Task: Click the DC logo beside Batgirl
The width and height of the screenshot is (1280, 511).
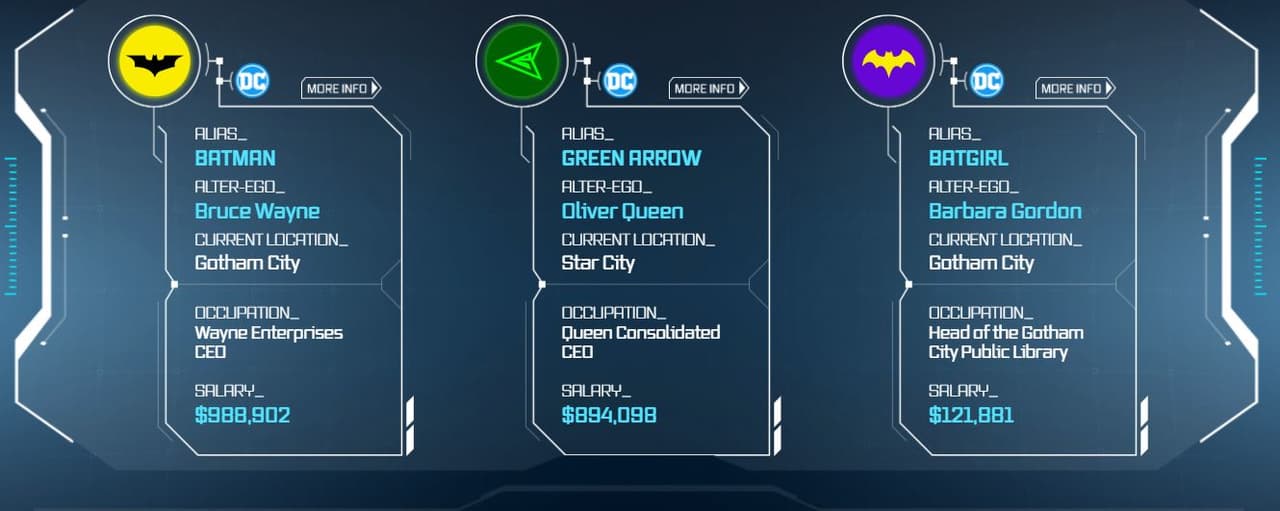Action: 986,81
